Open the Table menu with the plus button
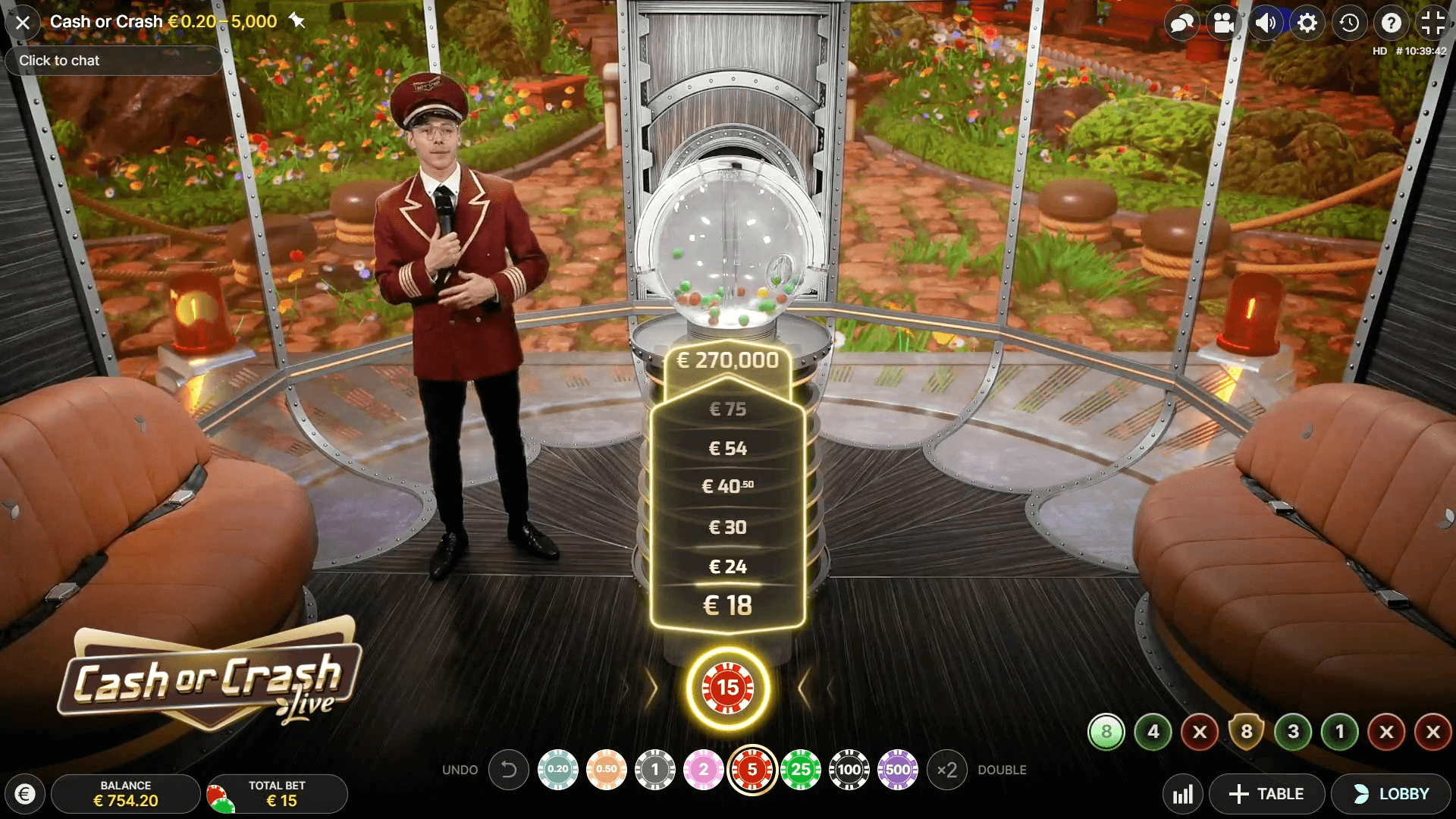 coord(1266,794)
